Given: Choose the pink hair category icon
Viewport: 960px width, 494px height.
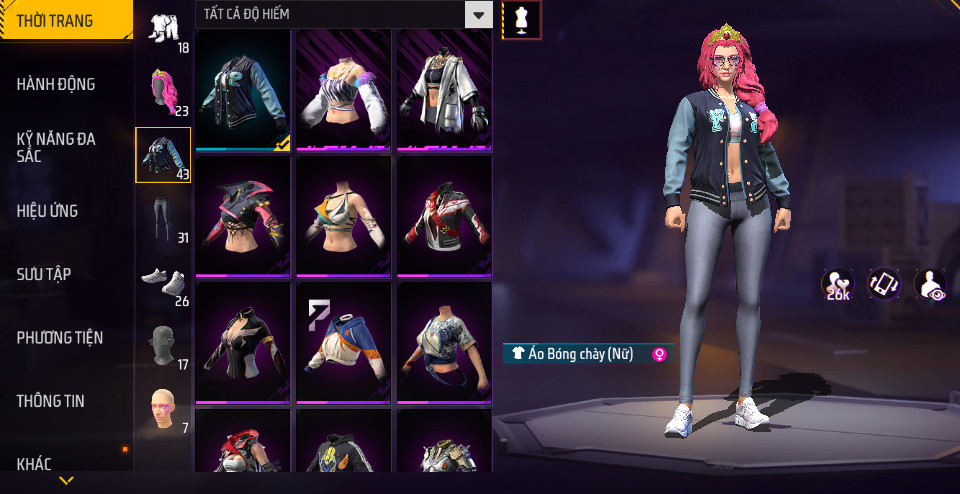Looking at the screenshot, I should (x=164, y=92).
